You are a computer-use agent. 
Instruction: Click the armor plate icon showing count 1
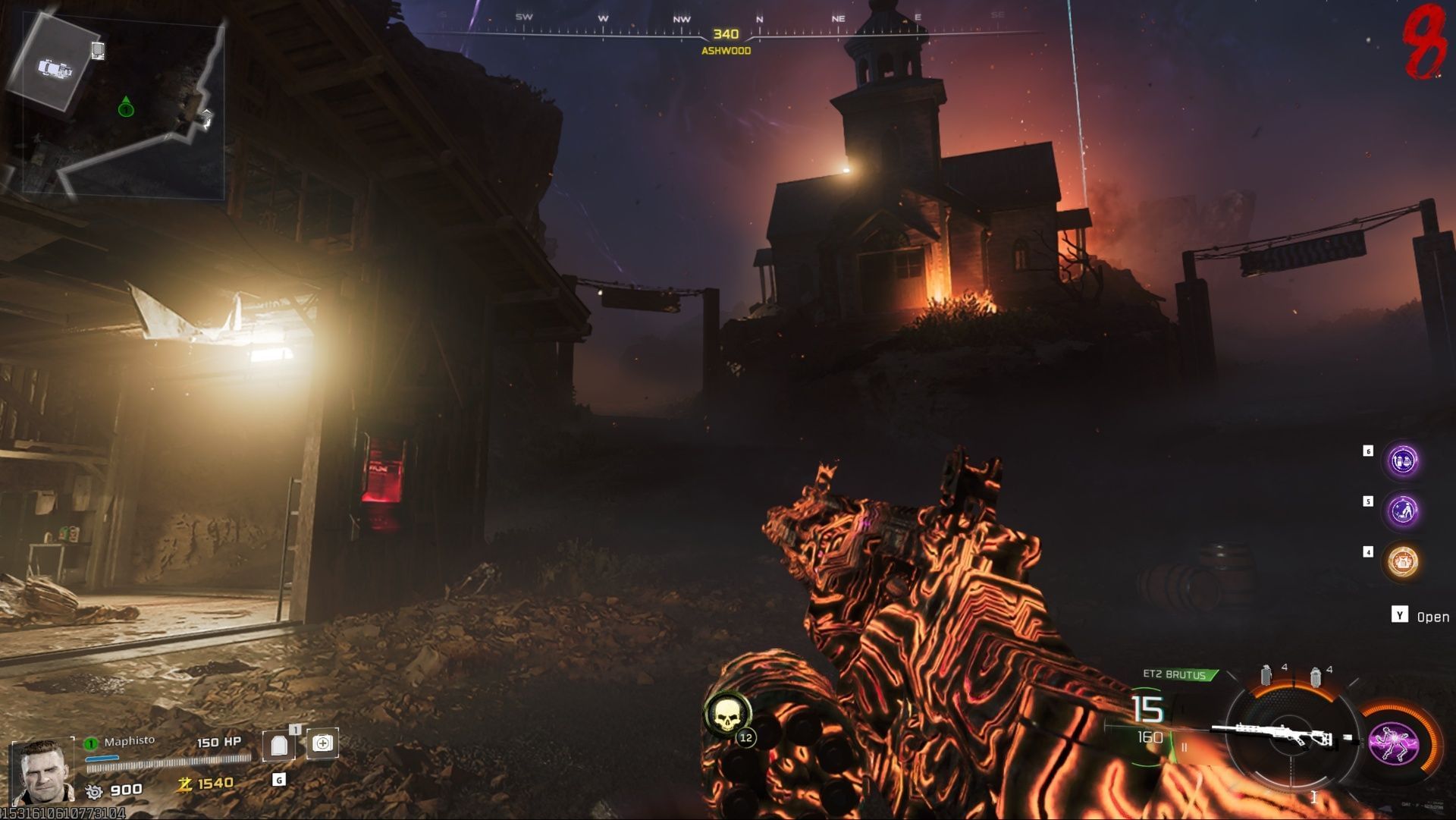pyautogui.click(x=281, y=746)
